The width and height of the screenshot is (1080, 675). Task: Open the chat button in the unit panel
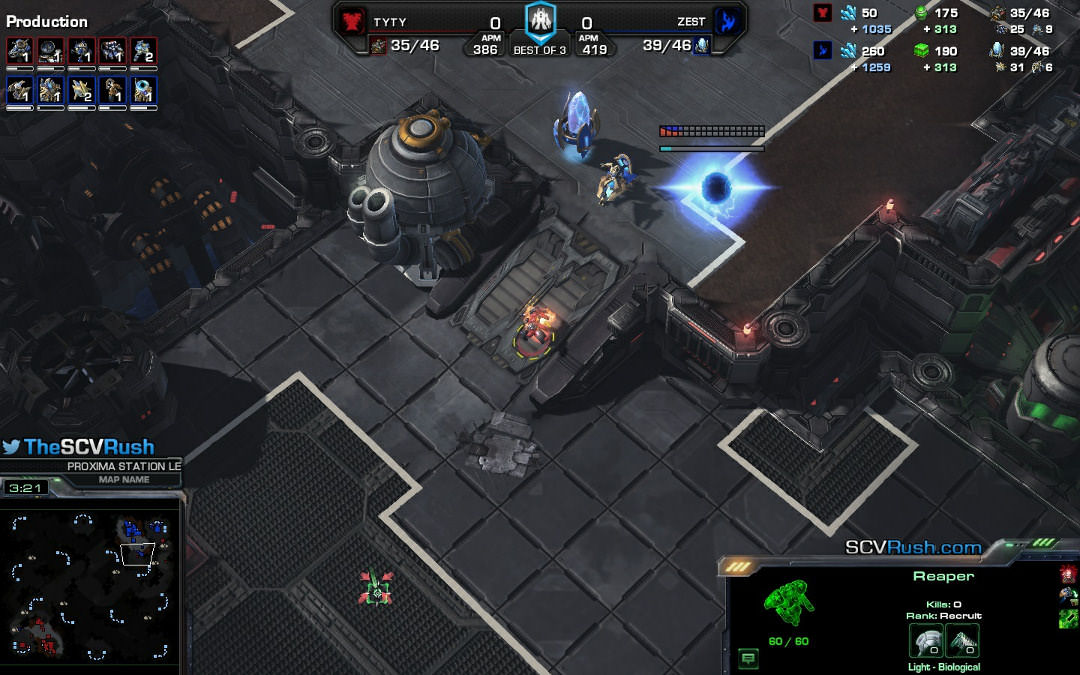[x=748, y=657]
